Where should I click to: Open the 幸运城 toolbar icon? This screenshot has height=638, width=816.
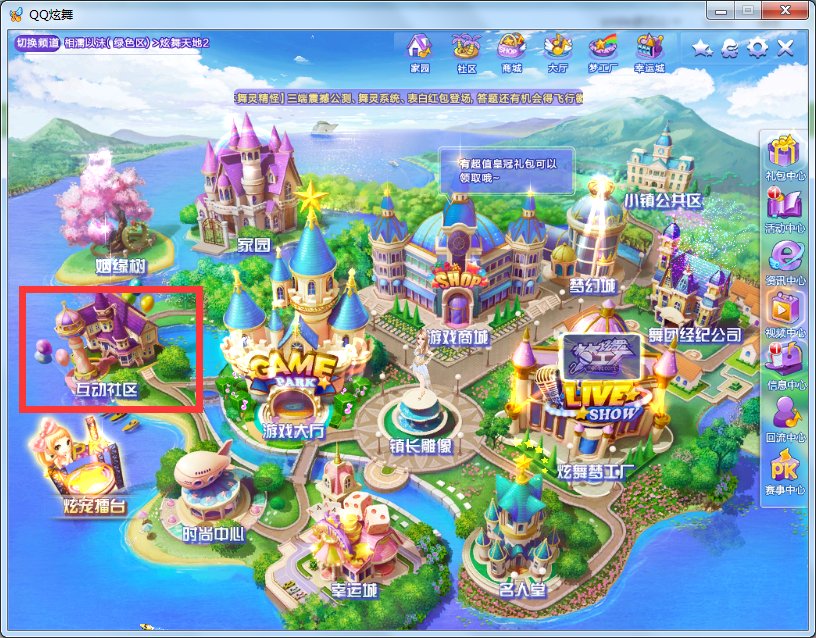point(649,50)
